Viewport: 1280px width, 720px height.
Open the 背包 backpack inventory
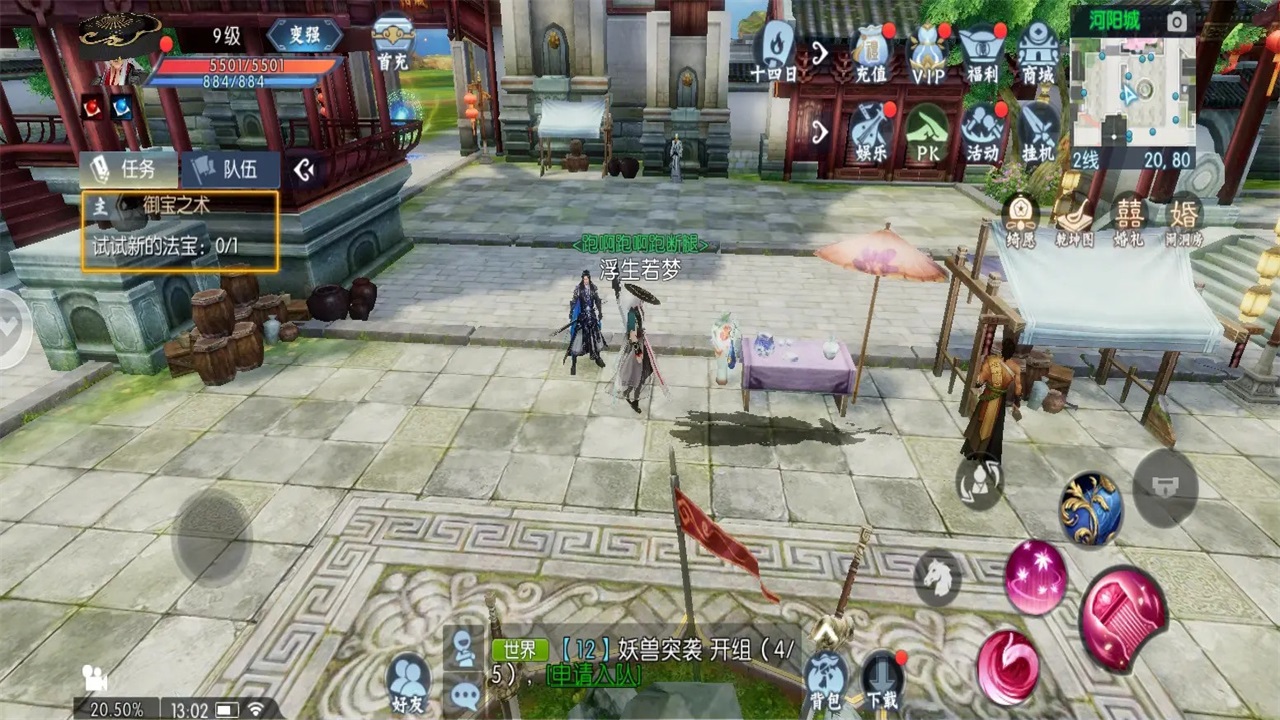click(x=826, y=679)
